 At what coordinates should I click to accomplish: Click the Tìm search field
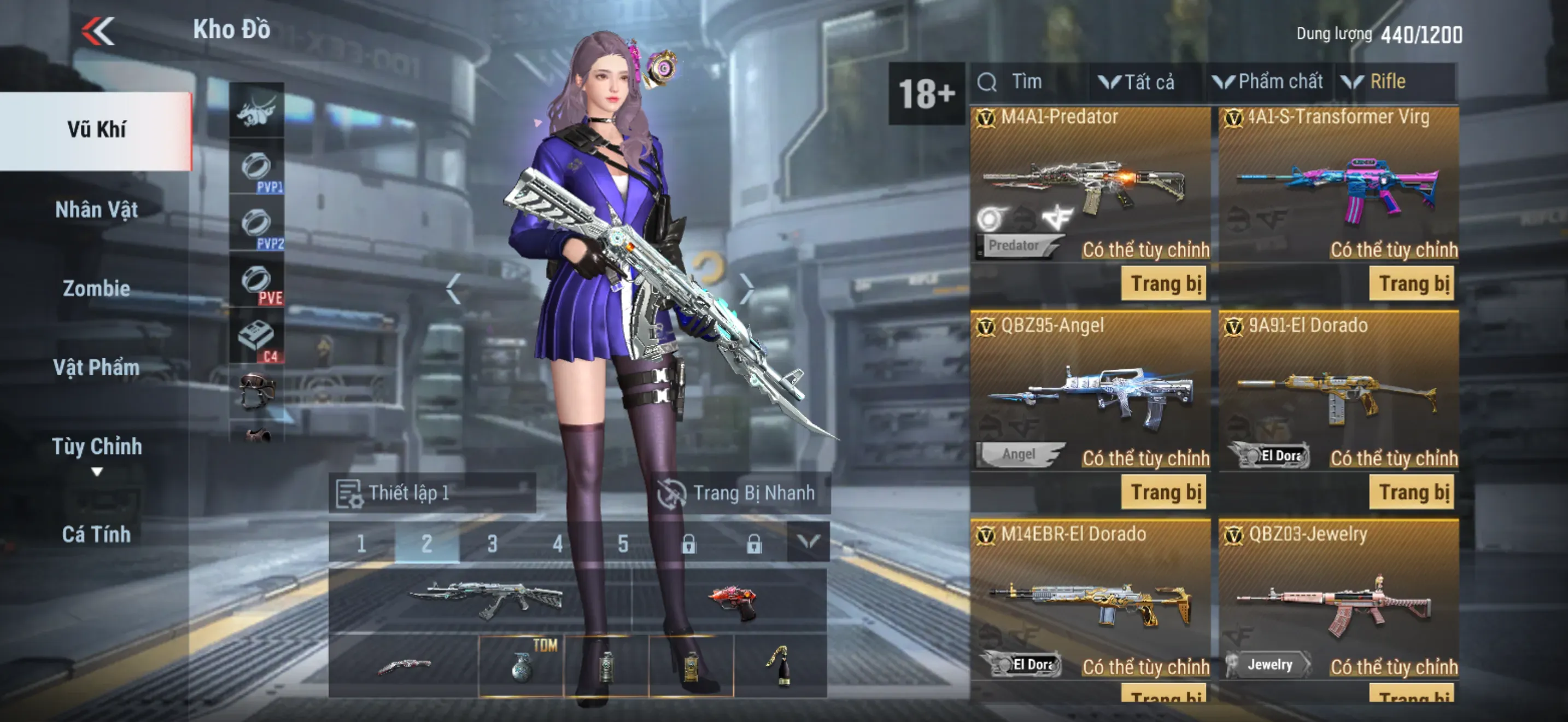click(1029, 82)
